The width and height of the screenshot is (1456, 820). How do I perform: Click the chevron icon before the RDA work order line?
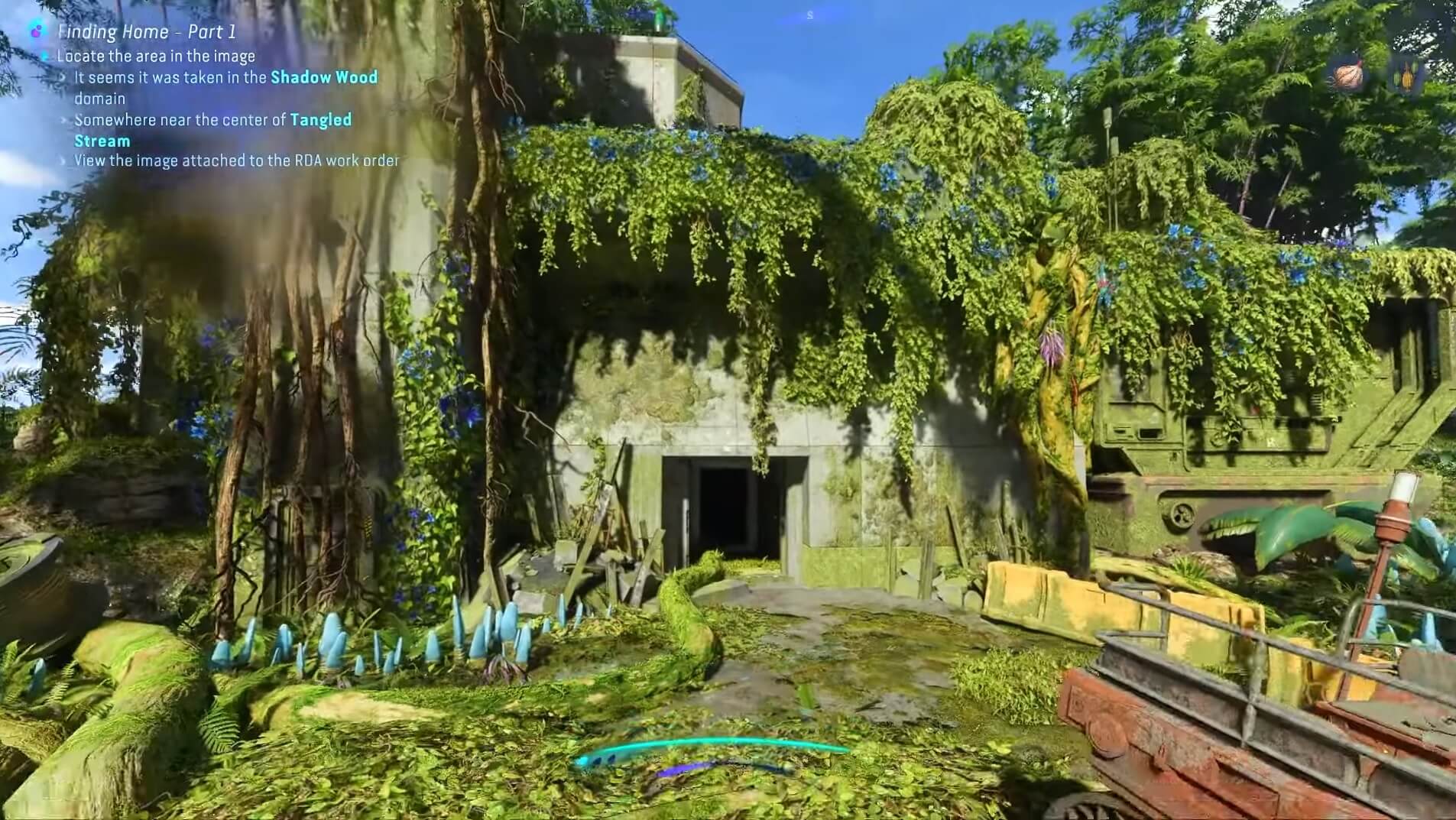point(63,160)
